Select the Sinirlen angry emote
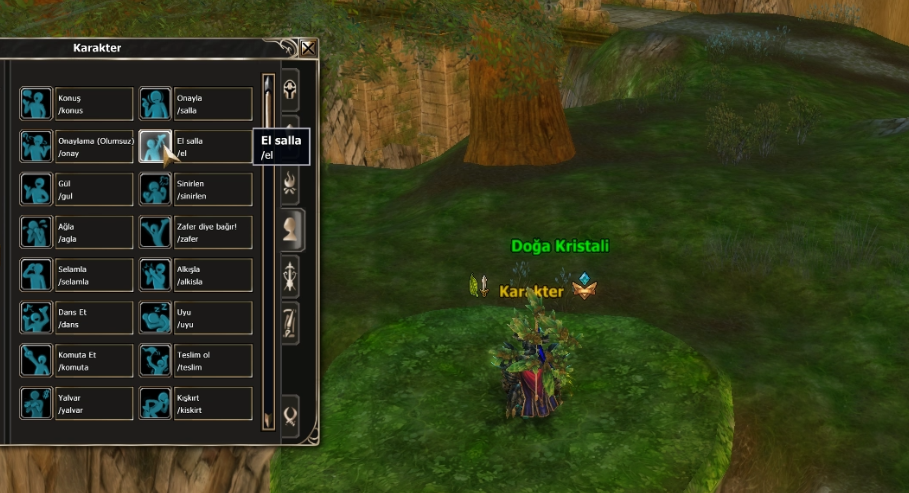Image resolution: width=909 pixels, height=493 pixels. (155, 190)
